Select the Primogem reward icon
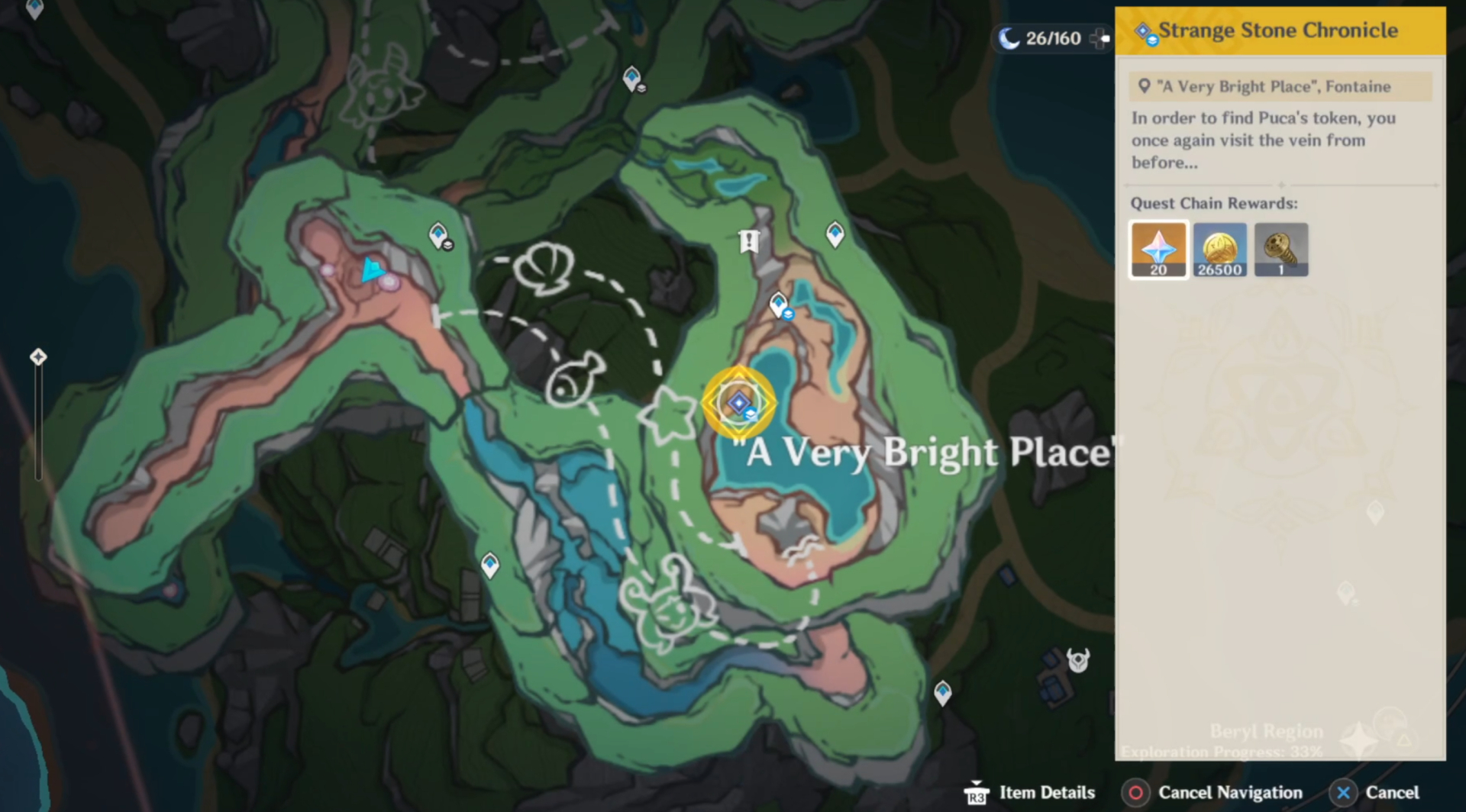 [x=1158, y=250]
